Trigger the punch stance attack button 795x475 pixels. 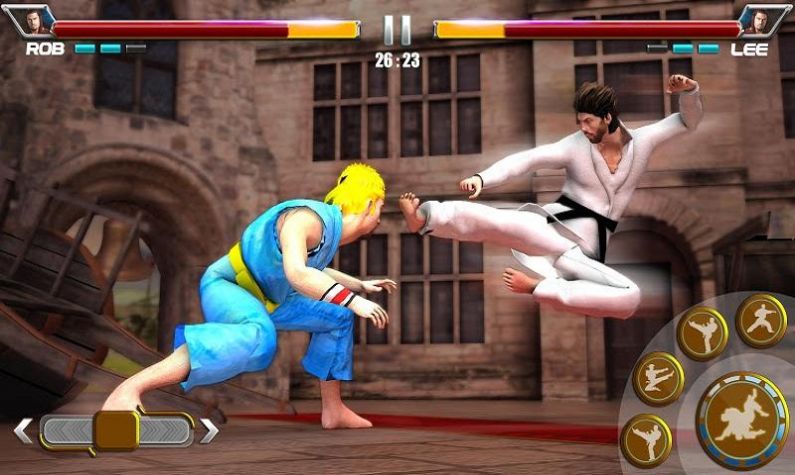click(761, 320)
